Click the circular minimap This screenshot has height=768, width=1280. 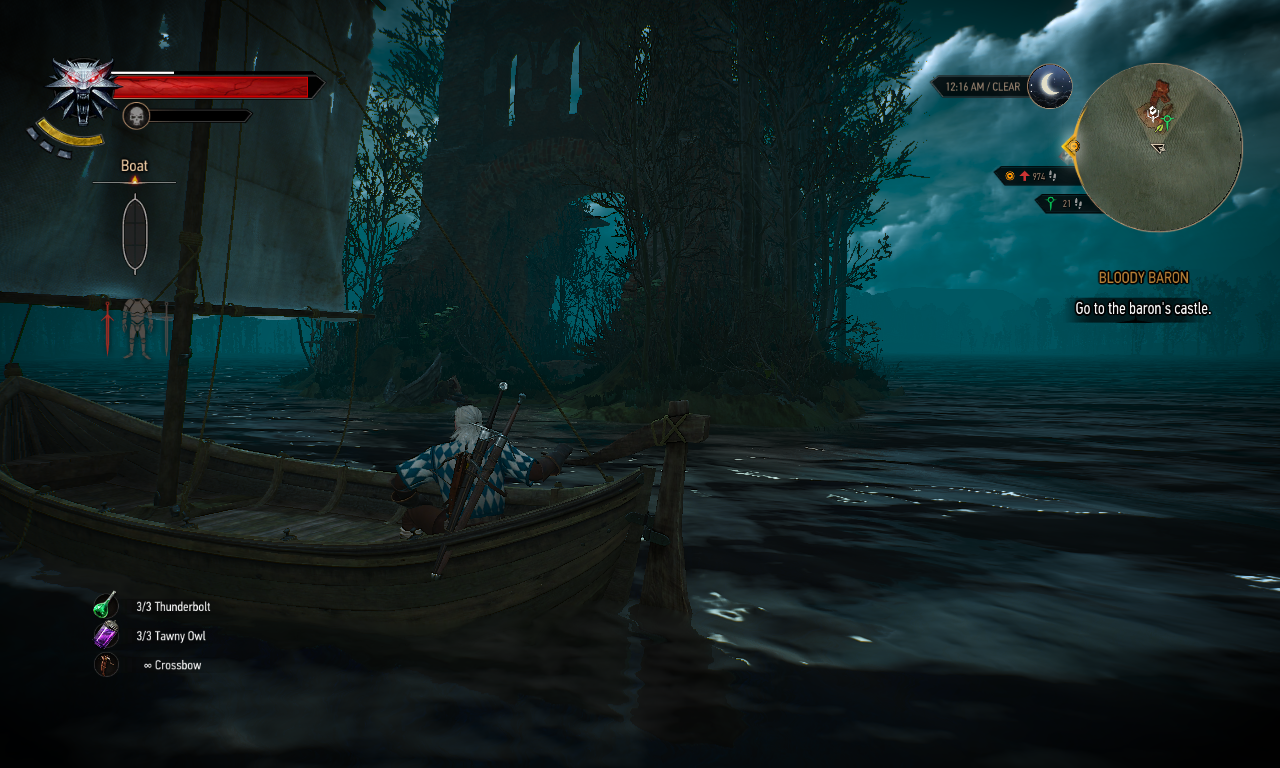[x=1161, y=148]
